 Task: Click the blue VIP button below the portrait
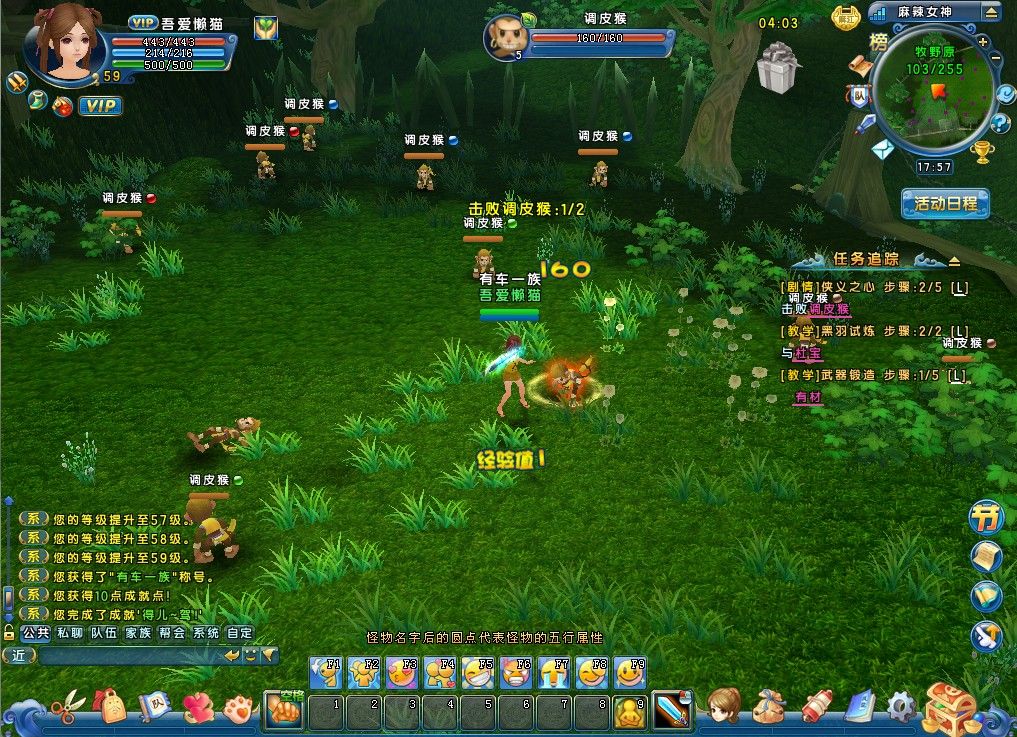(x=100, y=106)
